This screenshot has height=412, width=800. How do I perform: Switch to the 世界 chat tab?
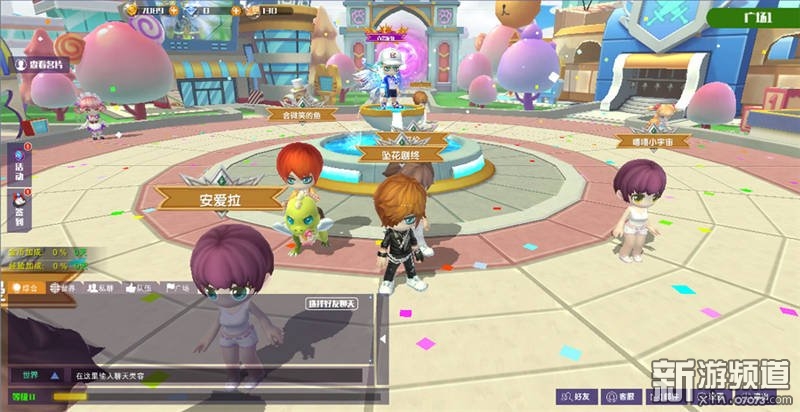click(x=64, y=288)
